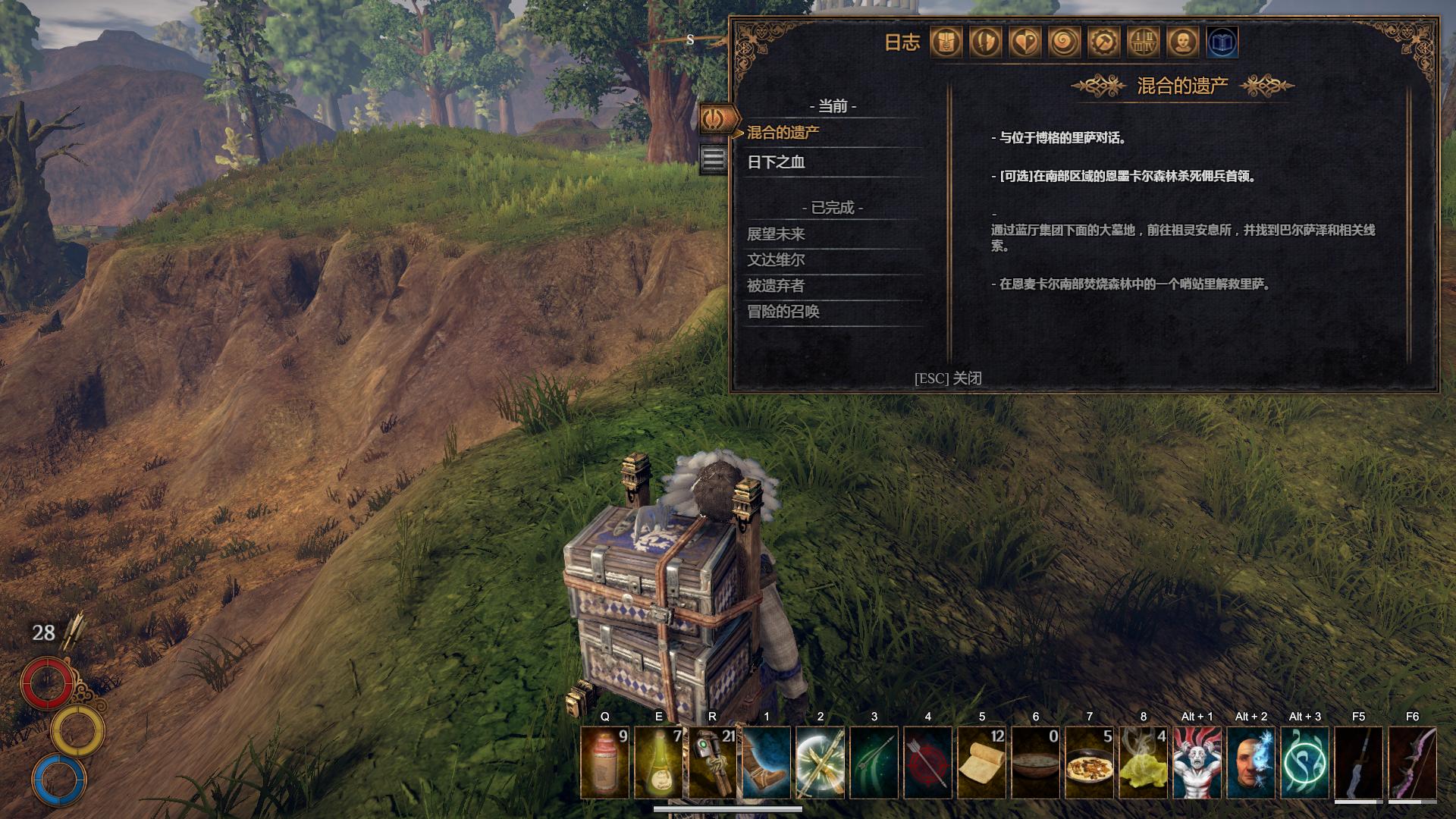This screenshot has width=1456, height=819.
Task: Select the 混合的遗产 current quest
Action: (x=783, y=133)
